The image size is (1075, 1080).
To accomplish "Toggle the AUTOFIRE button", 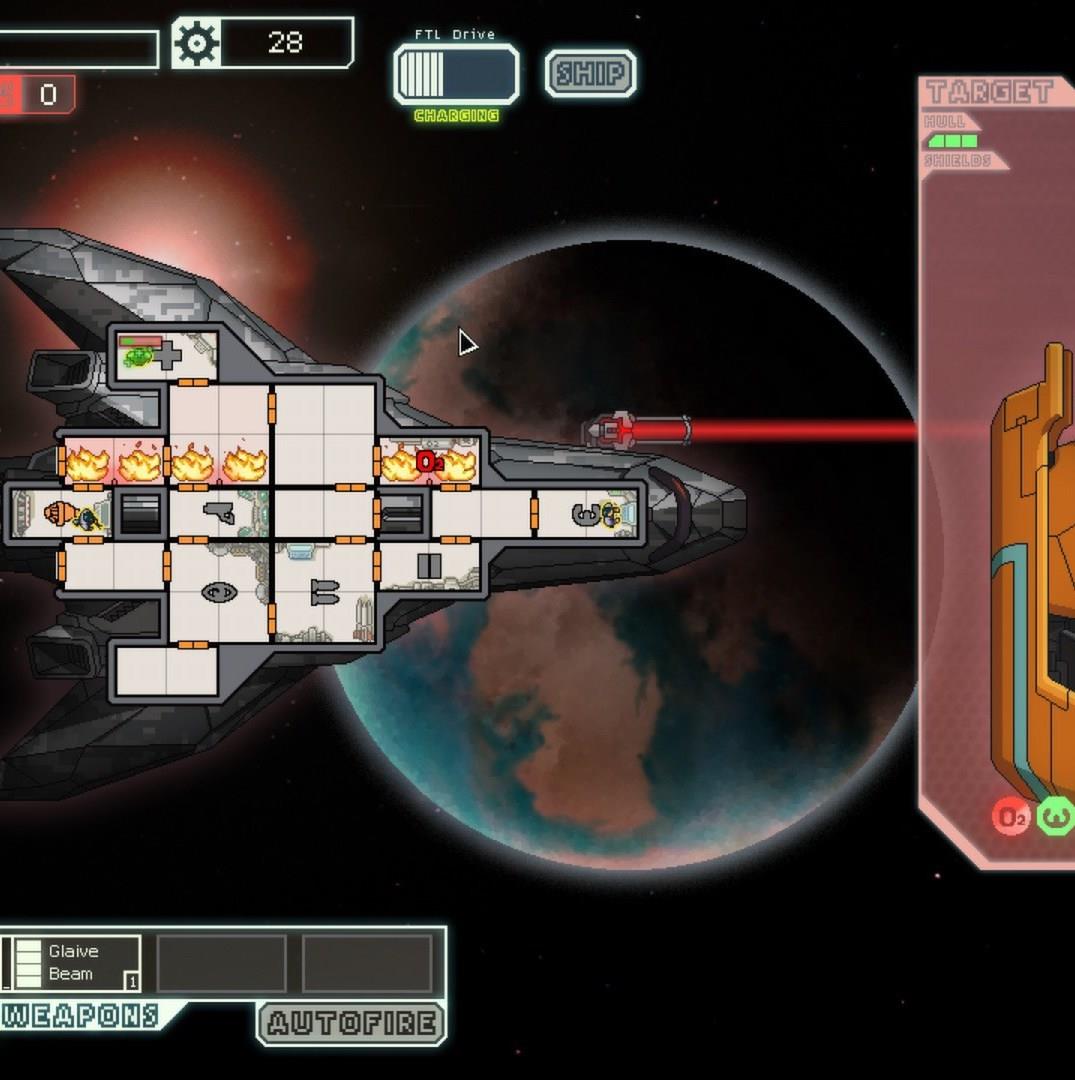I will pos(351,1023).
